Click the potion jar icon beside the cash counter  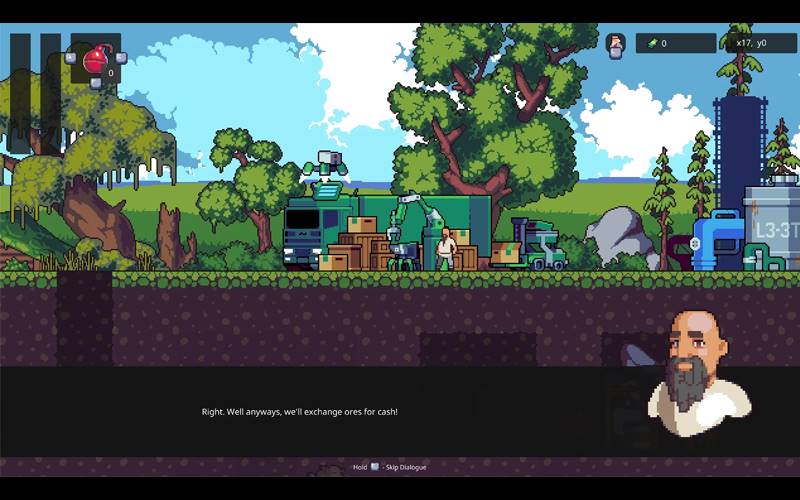[616, 43]
